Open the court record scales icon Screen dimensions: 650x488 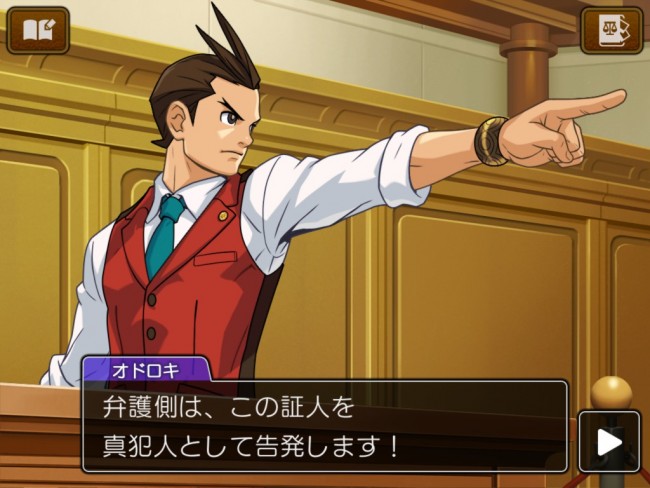611,30
